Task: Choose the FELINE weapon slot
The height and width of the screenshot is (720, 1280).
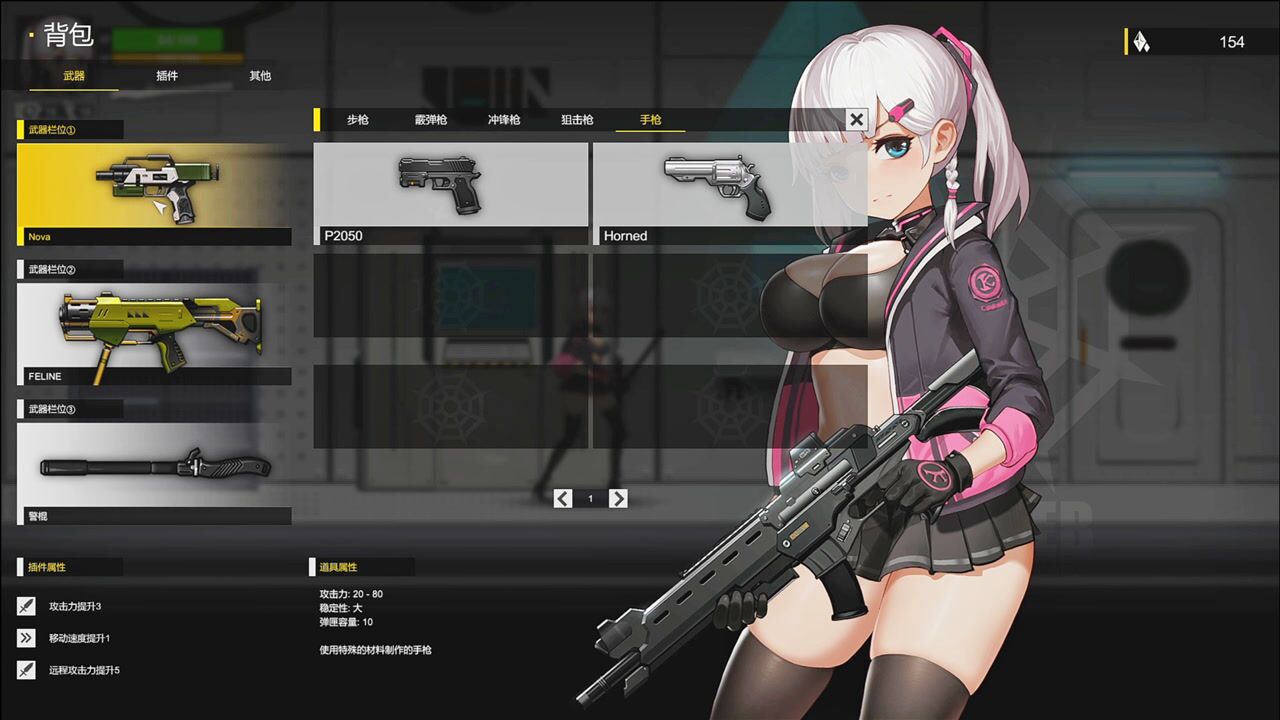Action: point(154,334)
